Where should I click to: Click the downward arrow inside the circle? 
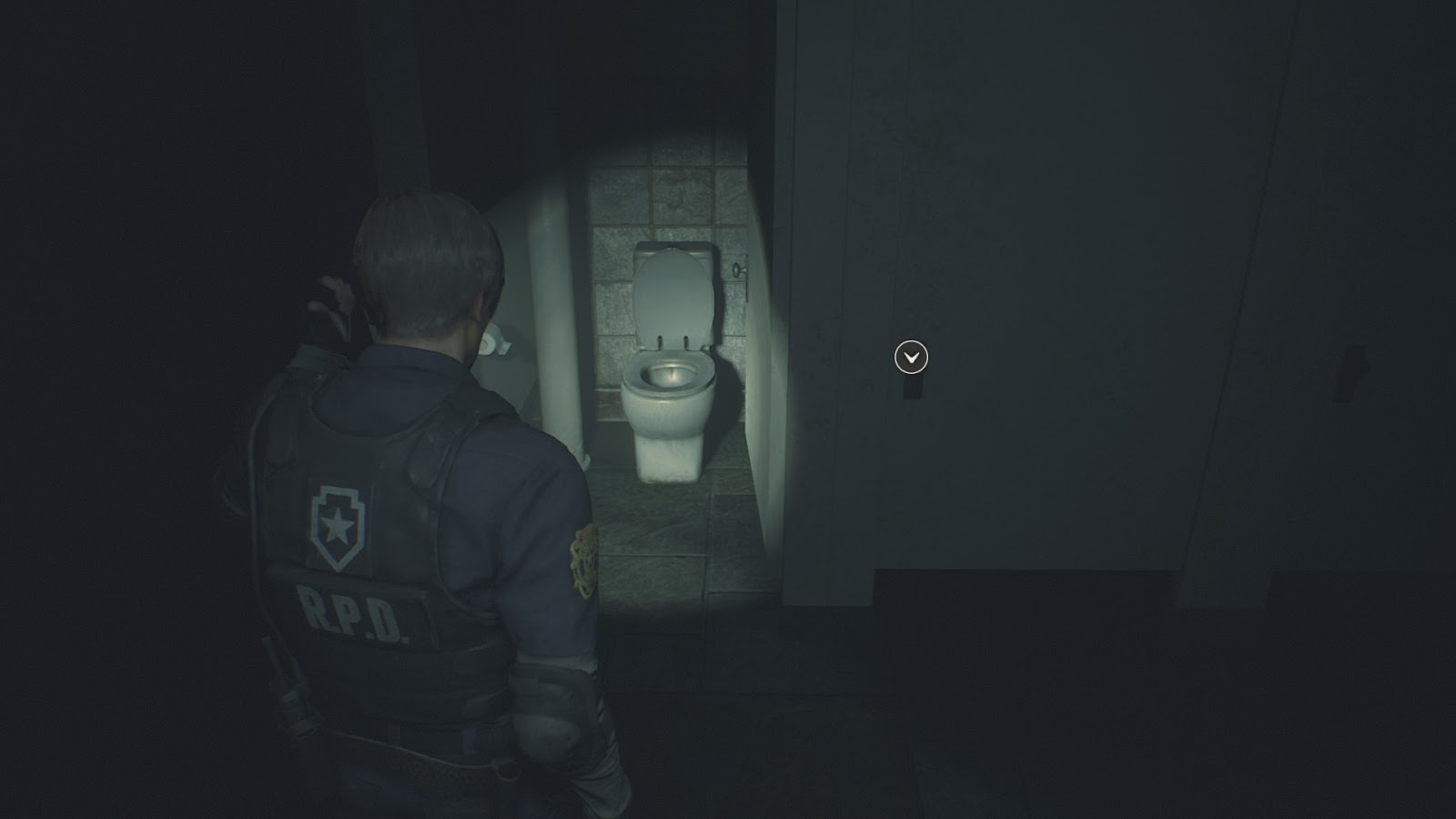[x=912, y=358]
